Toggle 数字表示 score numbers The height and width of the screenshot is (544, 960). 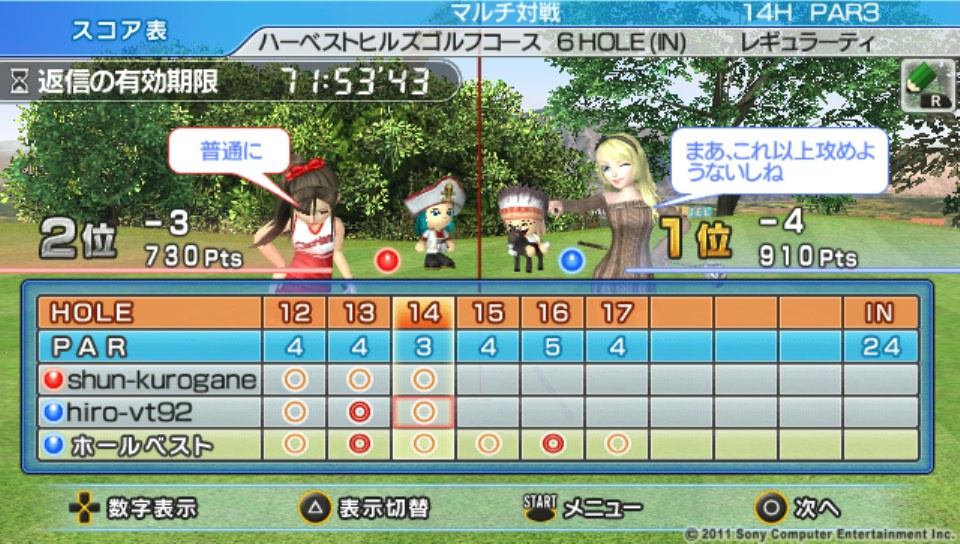tap(133, 508)
